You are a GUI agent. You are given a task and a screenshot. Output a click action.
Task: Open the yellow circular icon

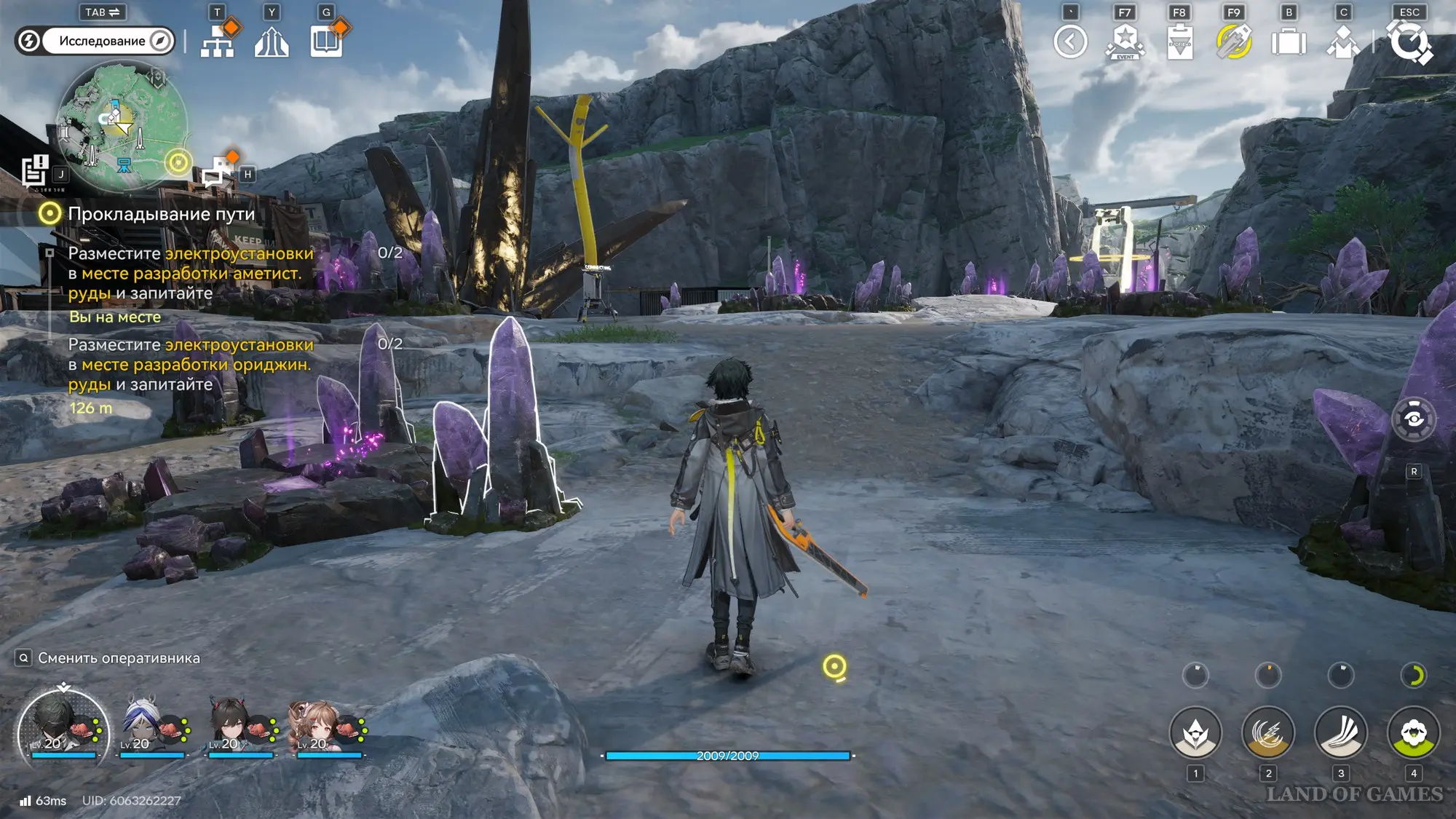pos(1234,41)
